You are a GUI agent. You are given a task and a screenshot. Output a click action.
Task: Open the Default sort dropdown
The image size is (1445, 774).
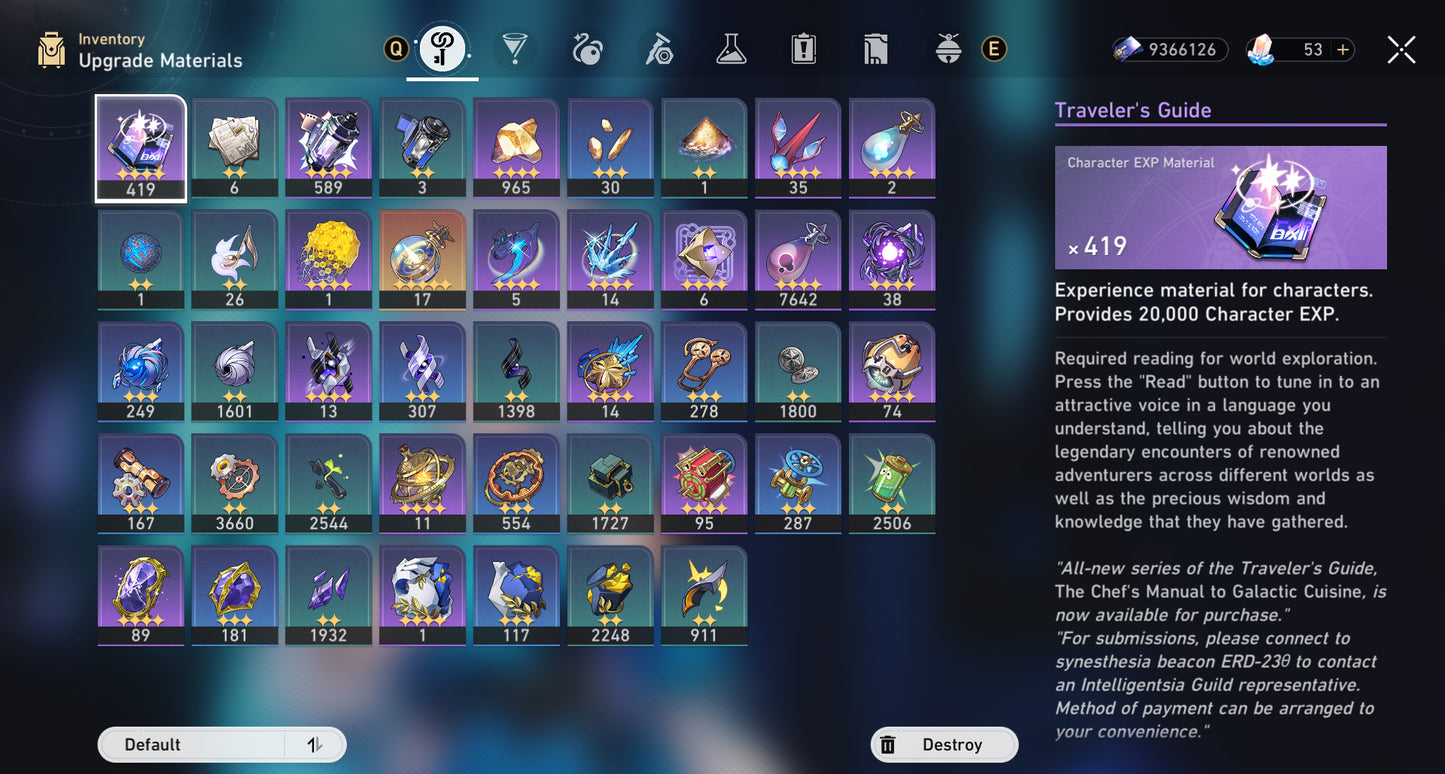coord(221,745)
